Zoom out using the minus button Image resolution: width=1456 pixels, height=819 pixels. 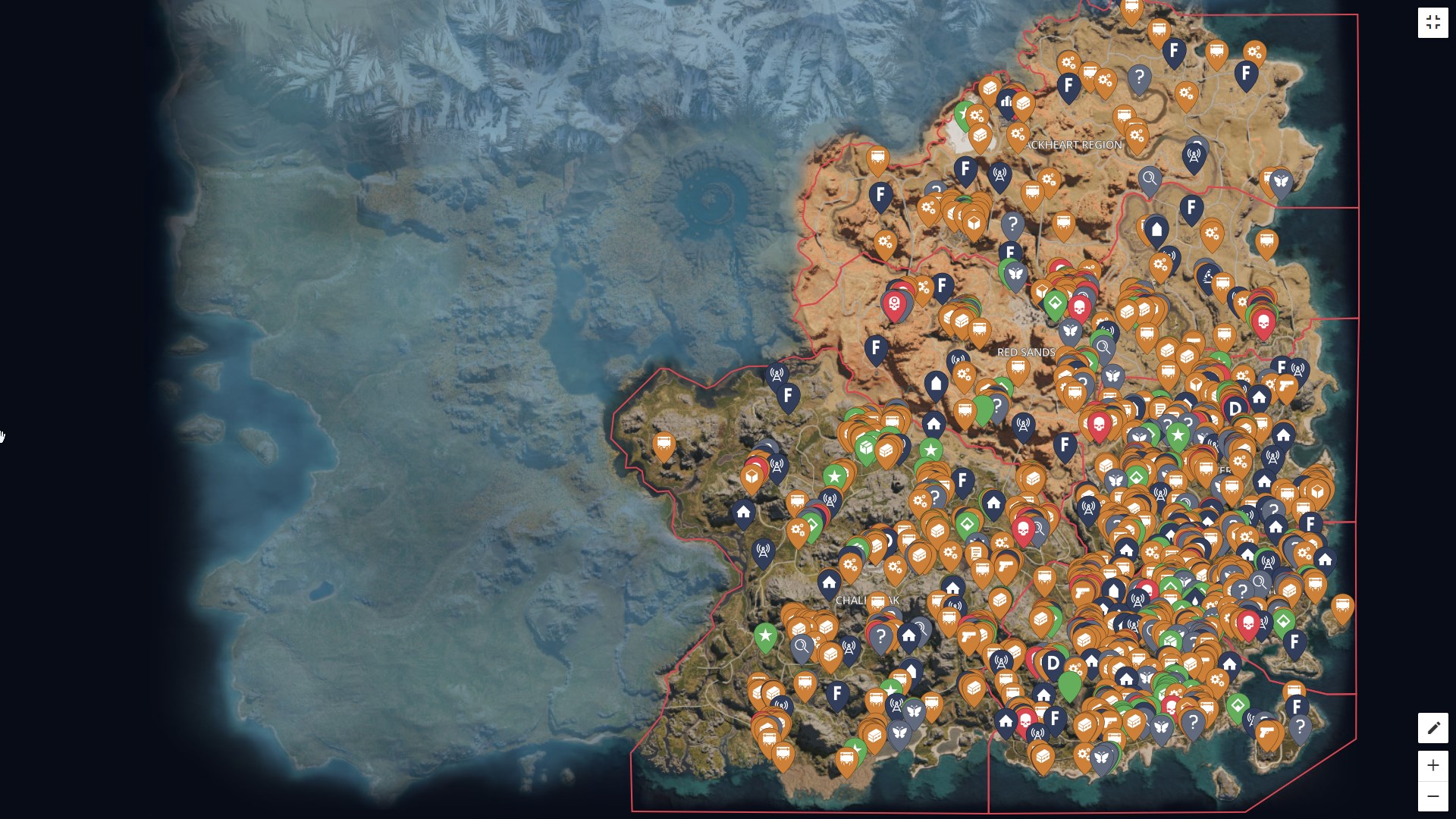click(1432, 796)
